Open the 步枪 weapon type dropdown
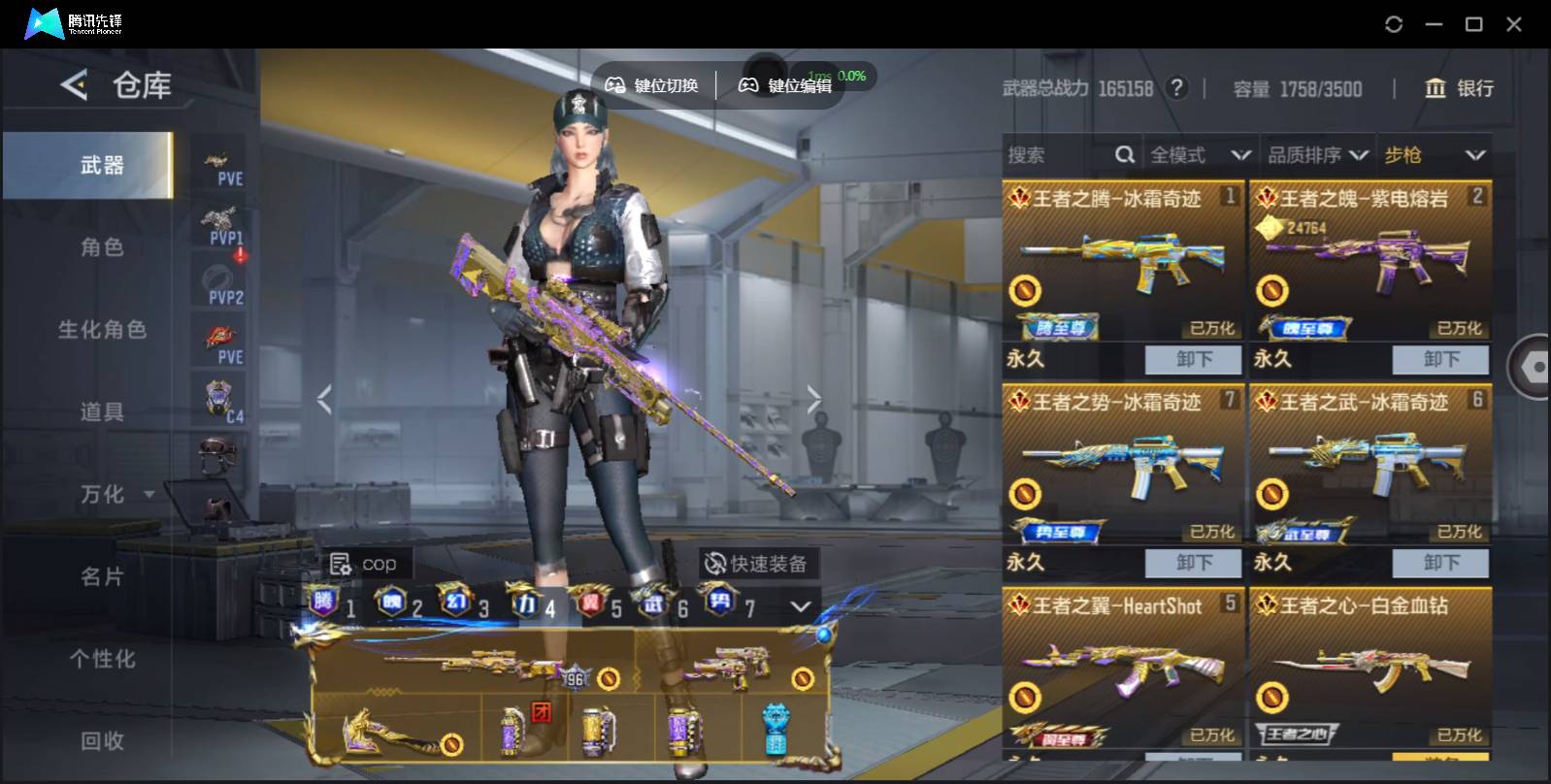The height and width of the screenshot is (784, 1551). (1435, 155)
